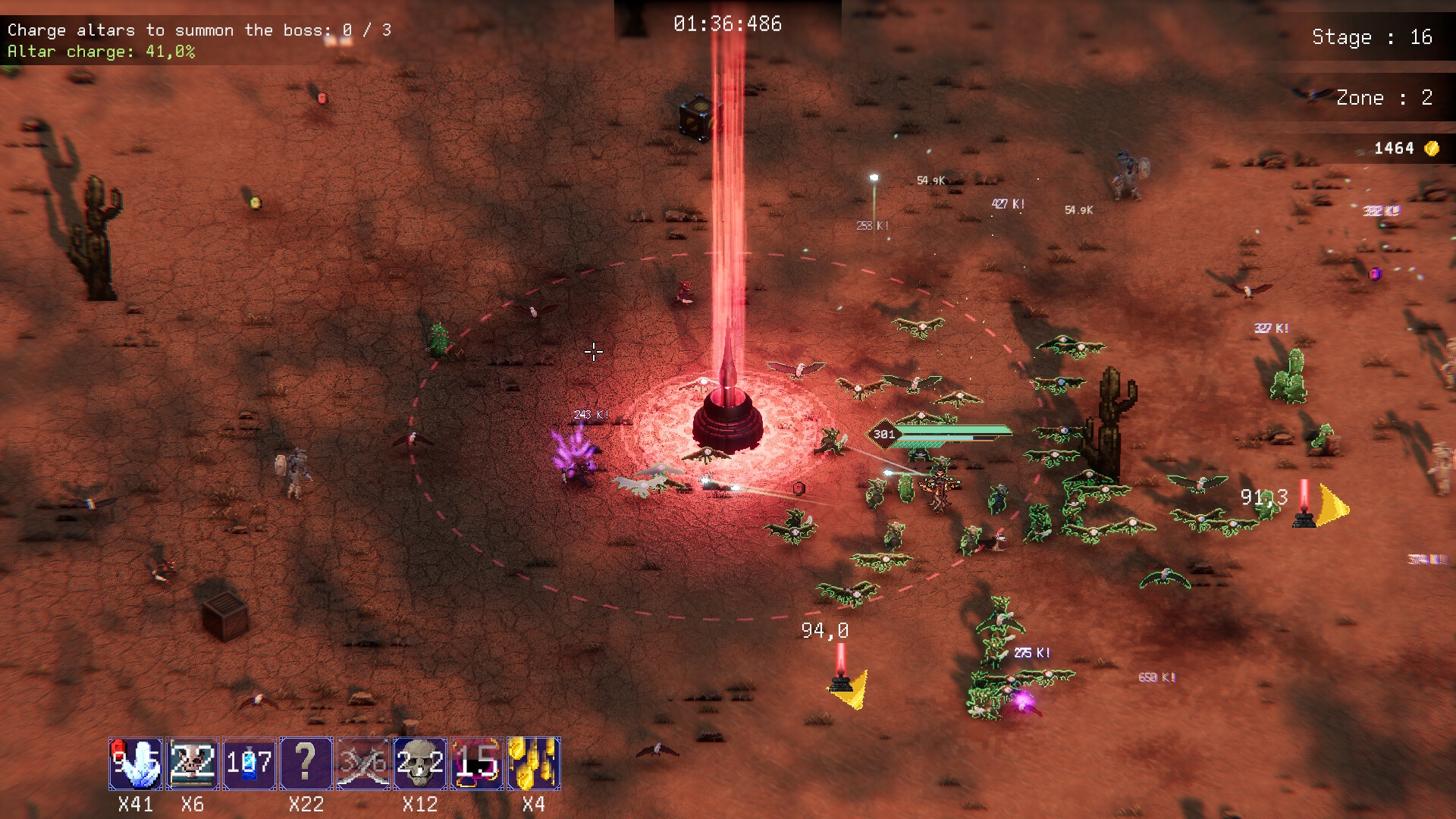Click the grey skull item icon

point(419,763)
